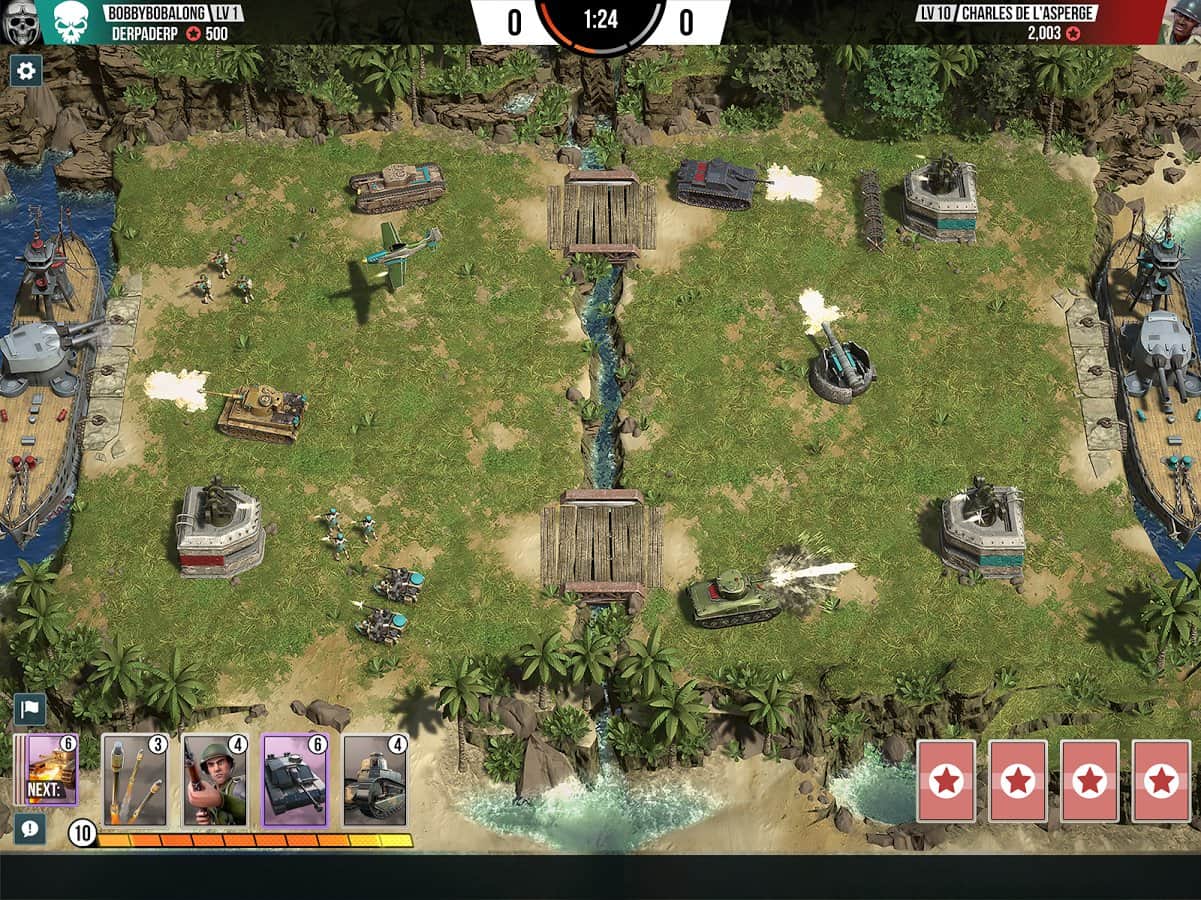The image size is (1201, 900).
Task: Open the gear settings button
Action: pos(26,70)
